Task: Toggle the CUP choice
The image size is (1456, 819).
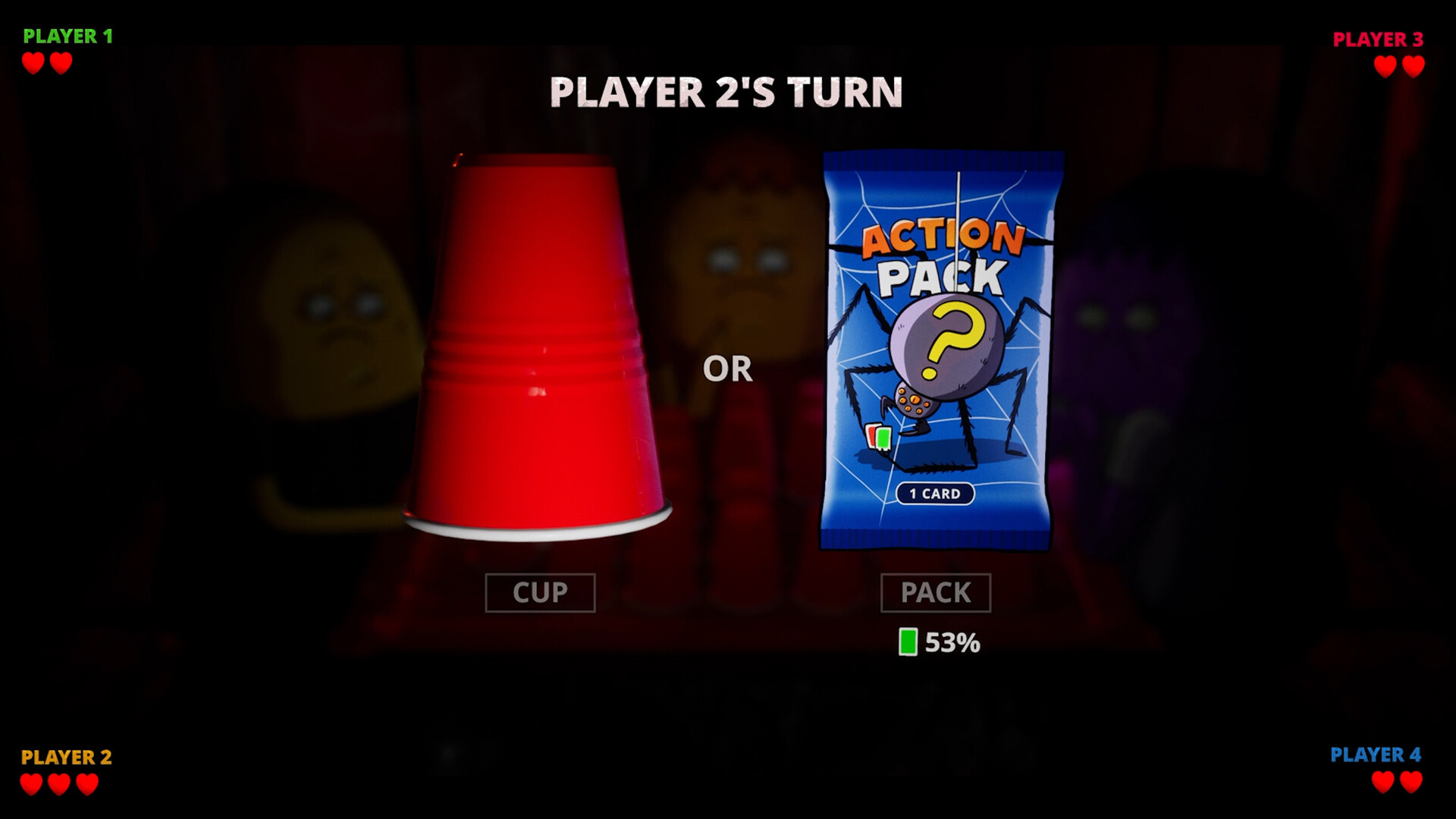Action: click(540, 593)
